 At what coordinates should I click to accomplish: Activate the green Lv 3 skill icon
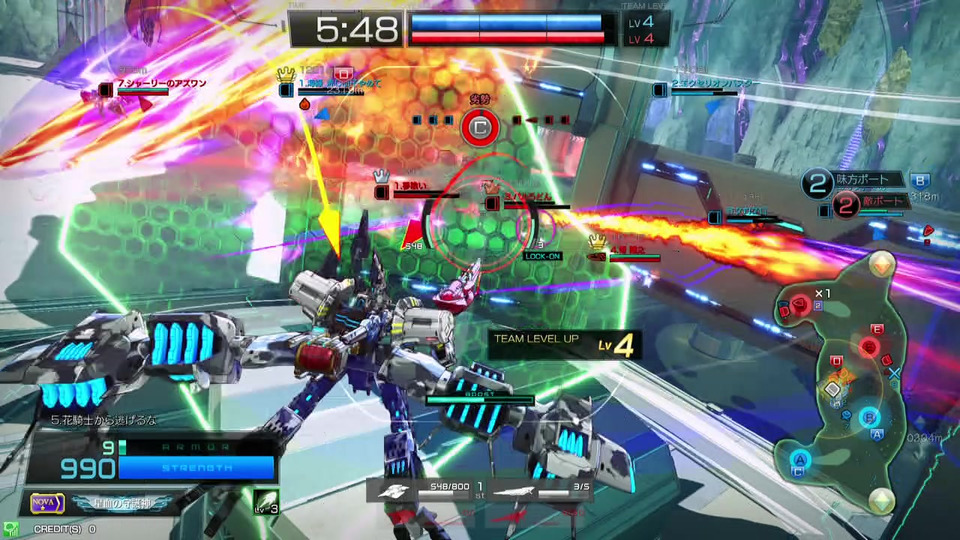[264, 501]
